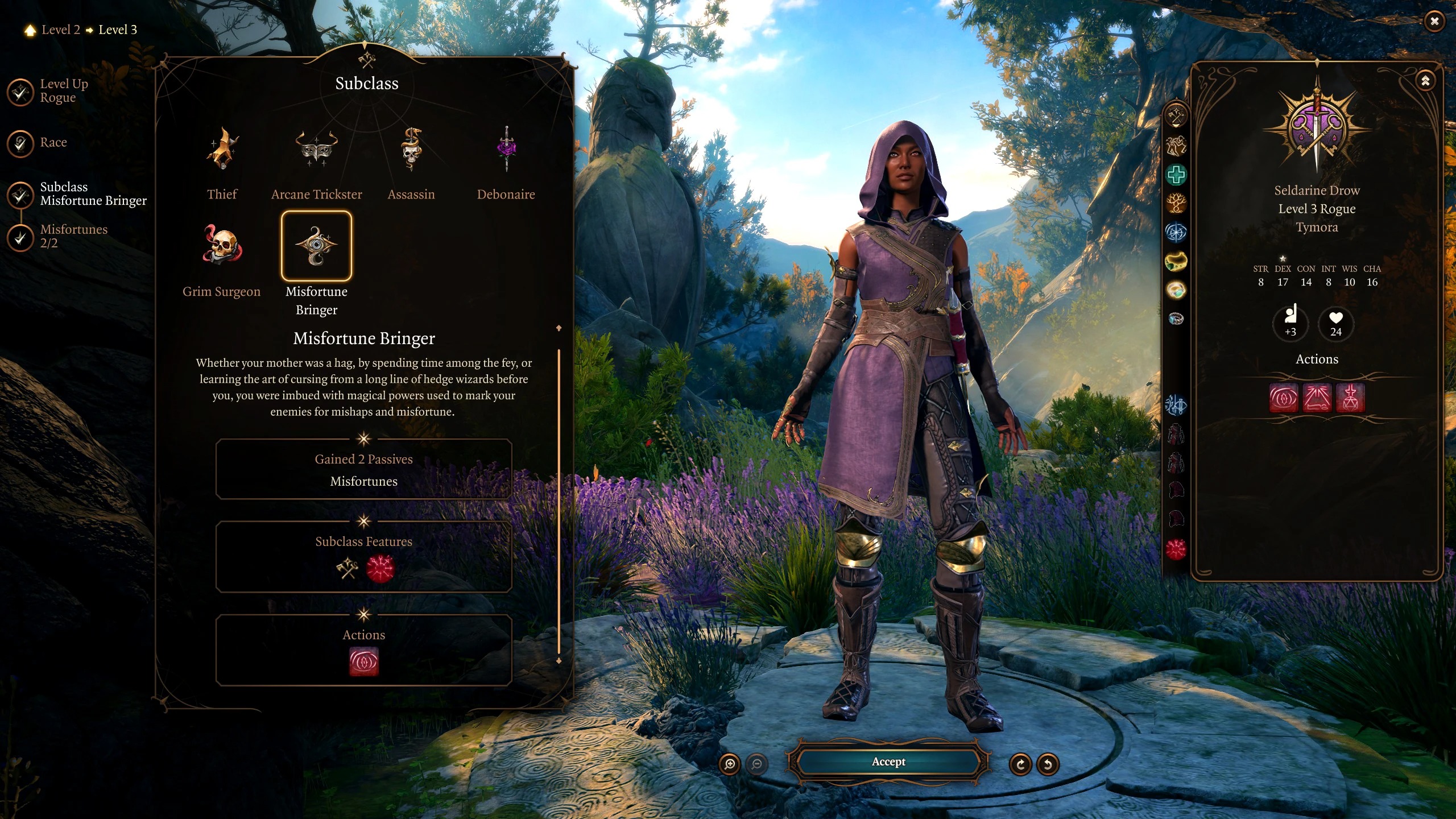View the red eye action in Actions box
The width and height of the screenshot is (1456, 819).
pos(363,662)
